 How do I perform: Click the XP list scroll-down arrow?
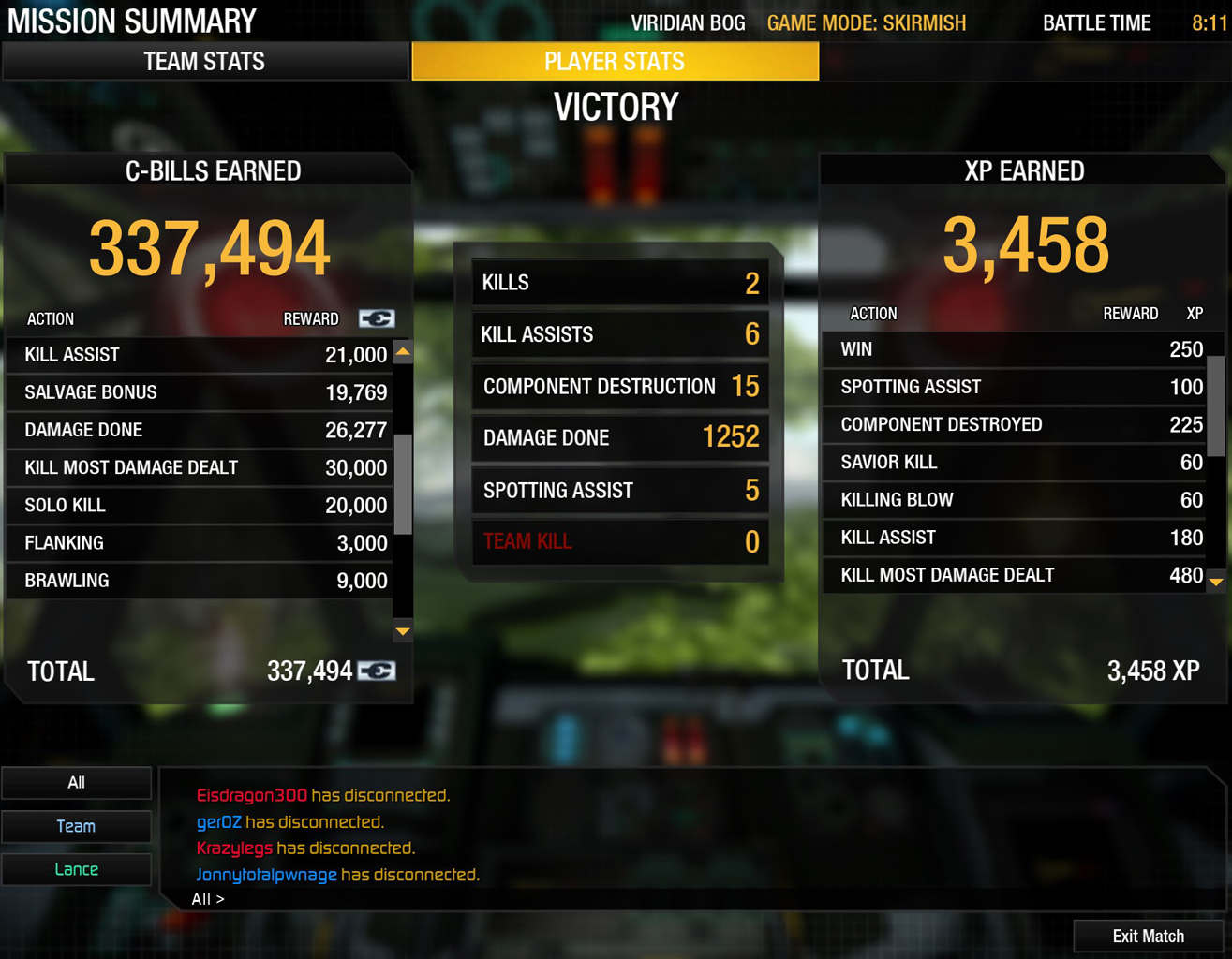tap(1216, 582)
